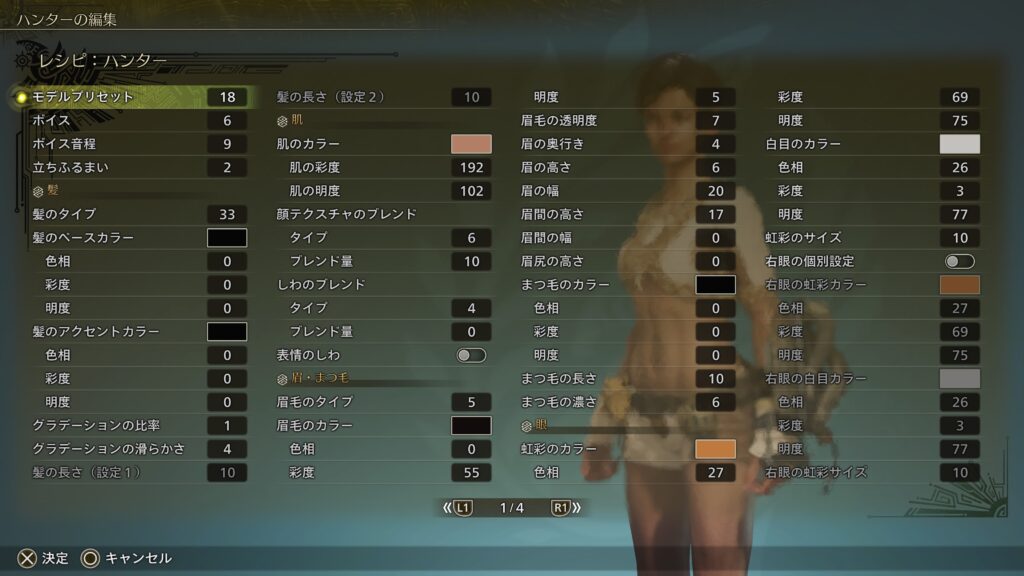This screenshot has height=576, width=1024.
Task: Select the 虹彩のサイズ row
Action: (x=870, y=238)
